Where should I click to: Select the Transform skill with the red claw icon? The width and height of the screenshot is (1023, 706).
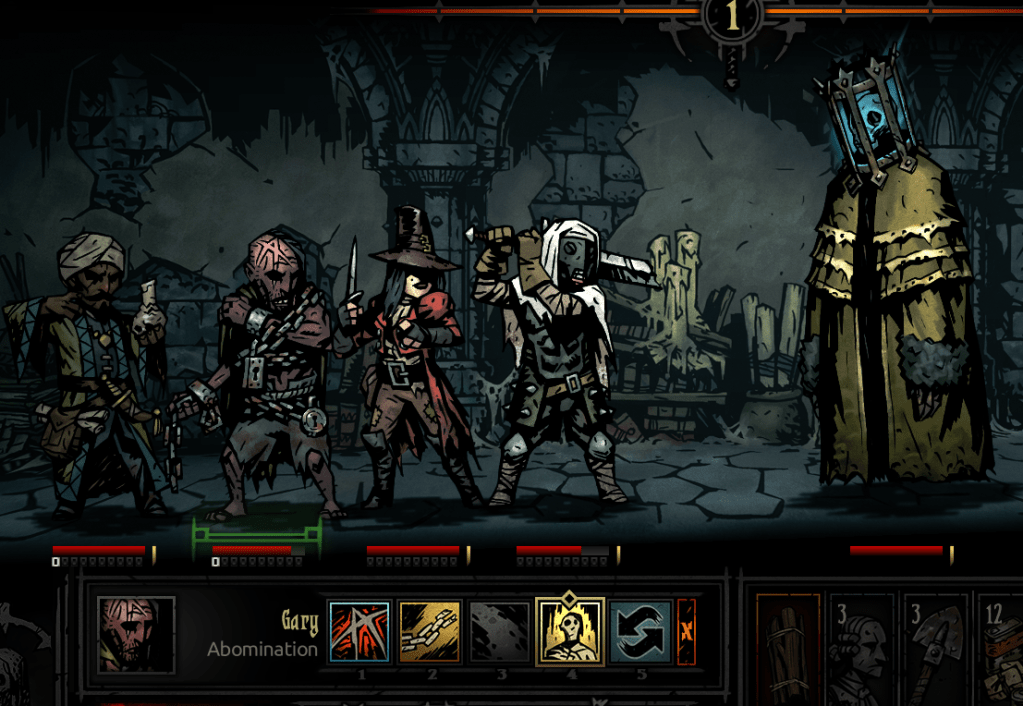[360, 632]
